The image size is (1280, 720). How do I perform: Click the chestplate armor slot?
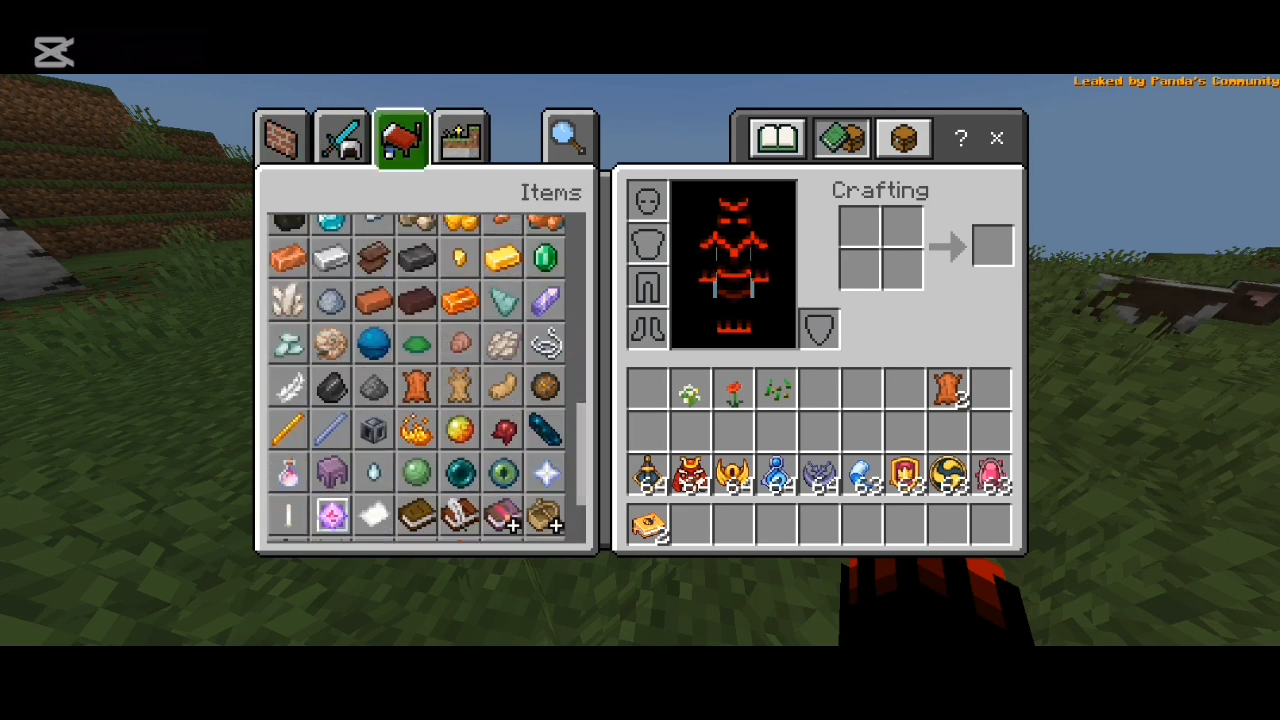[x=646, y=244]
